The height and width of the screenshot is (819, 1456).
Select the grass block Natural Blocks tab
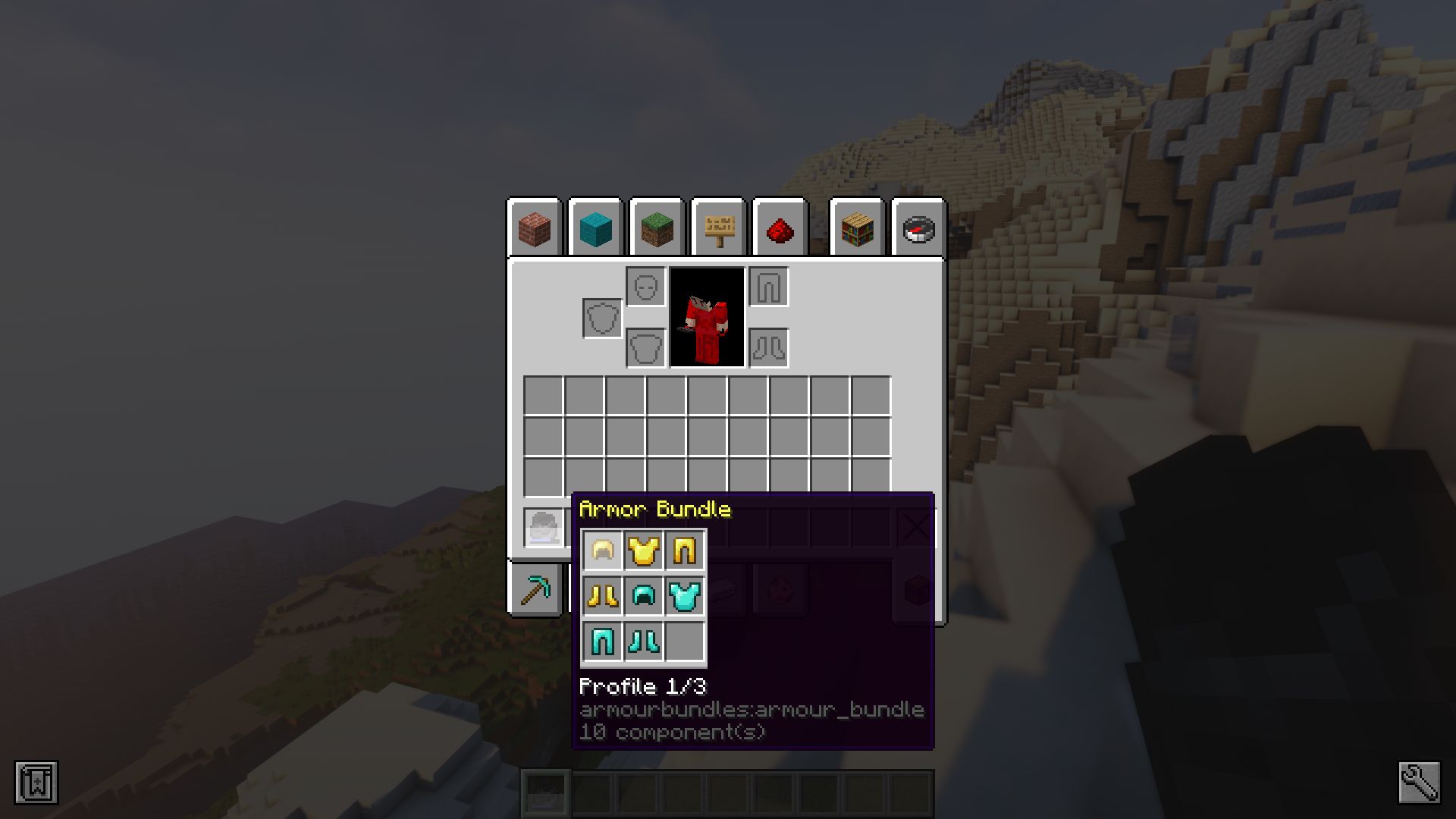point(657,229)
